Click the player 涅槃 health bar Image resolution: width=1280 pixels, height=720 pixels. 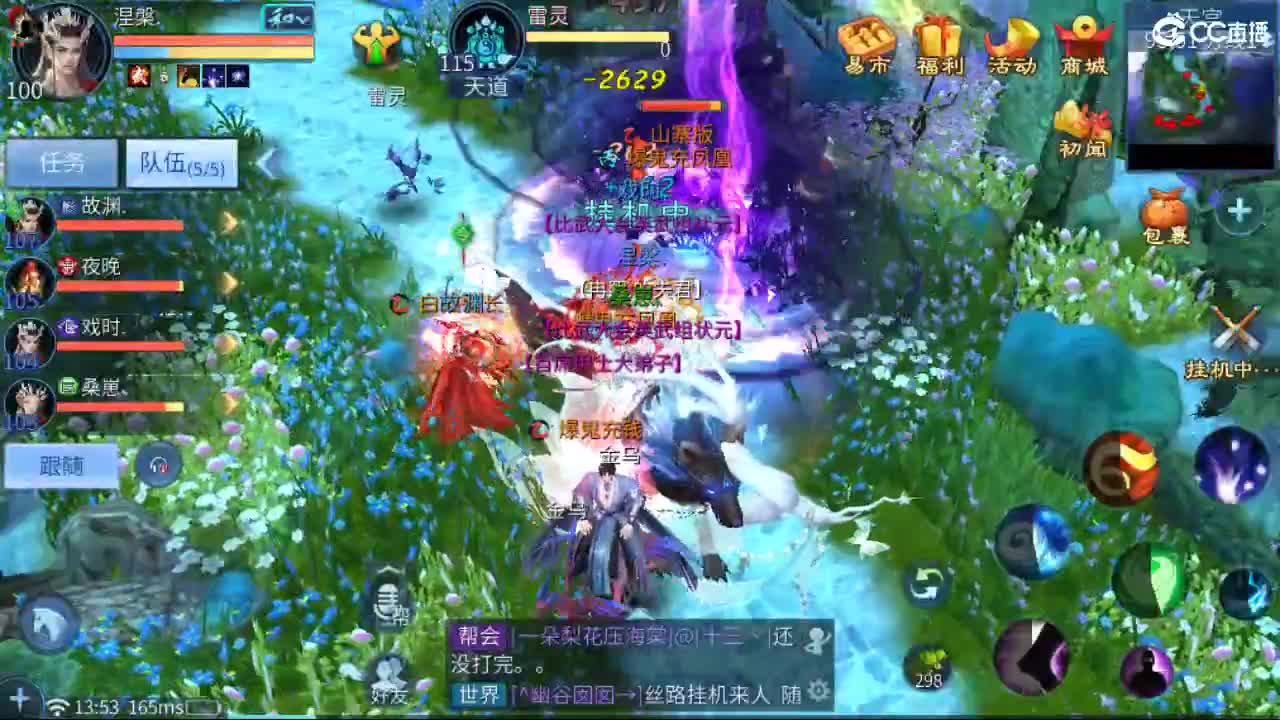(x=210, y=40)
